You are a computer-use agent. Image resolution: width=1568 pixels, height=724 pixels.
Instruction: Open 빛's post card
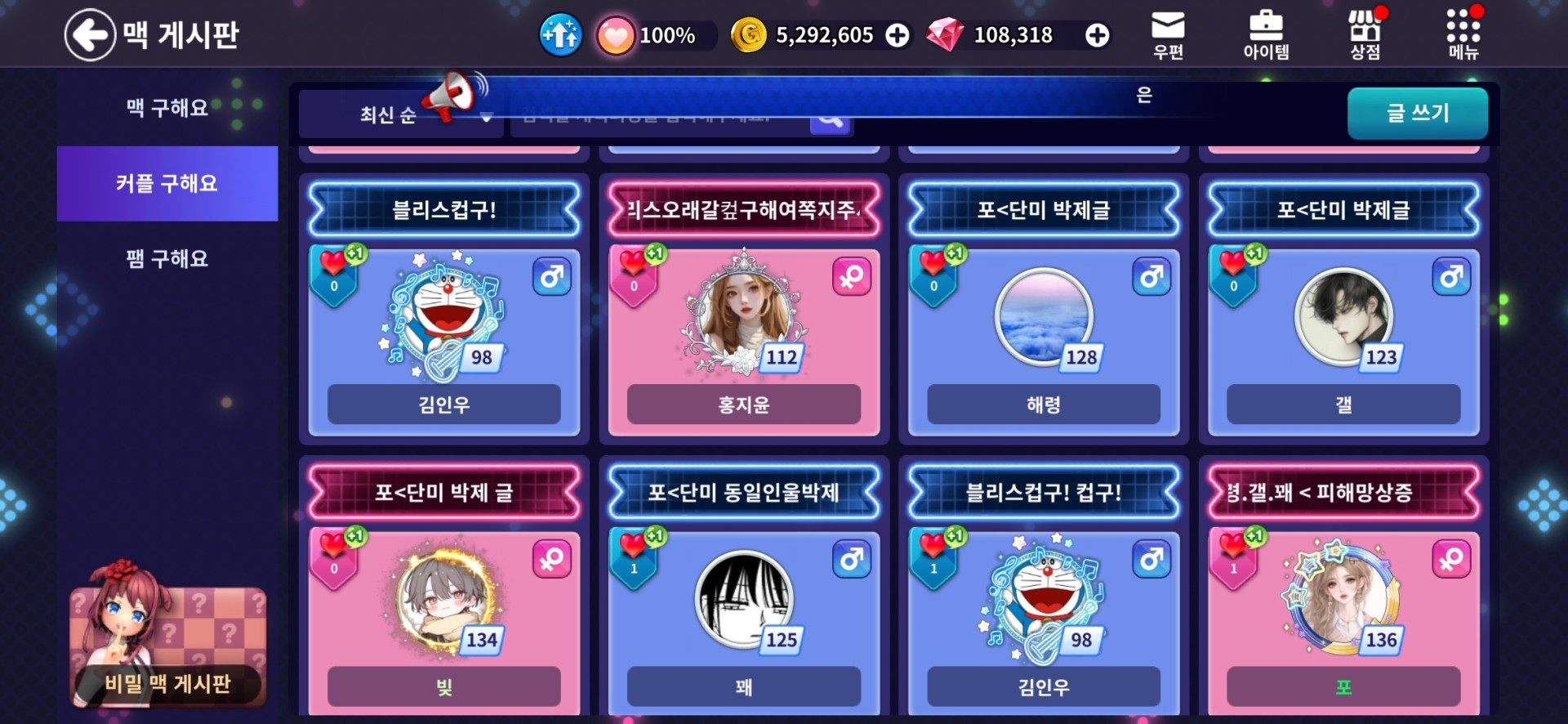click(x=443, y=609)
